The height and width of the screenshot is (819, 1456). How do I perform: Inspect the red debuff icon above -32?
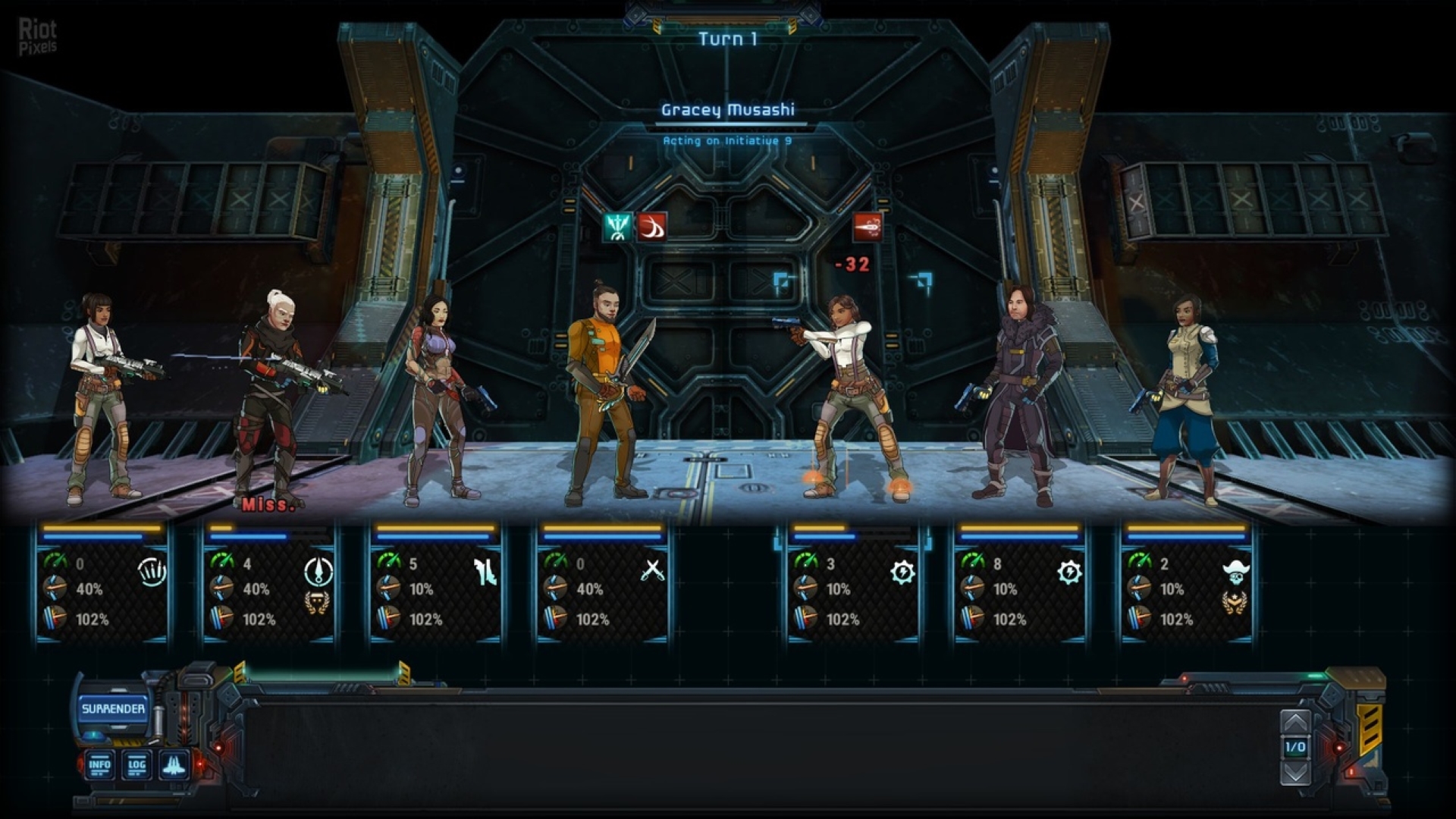868,227
